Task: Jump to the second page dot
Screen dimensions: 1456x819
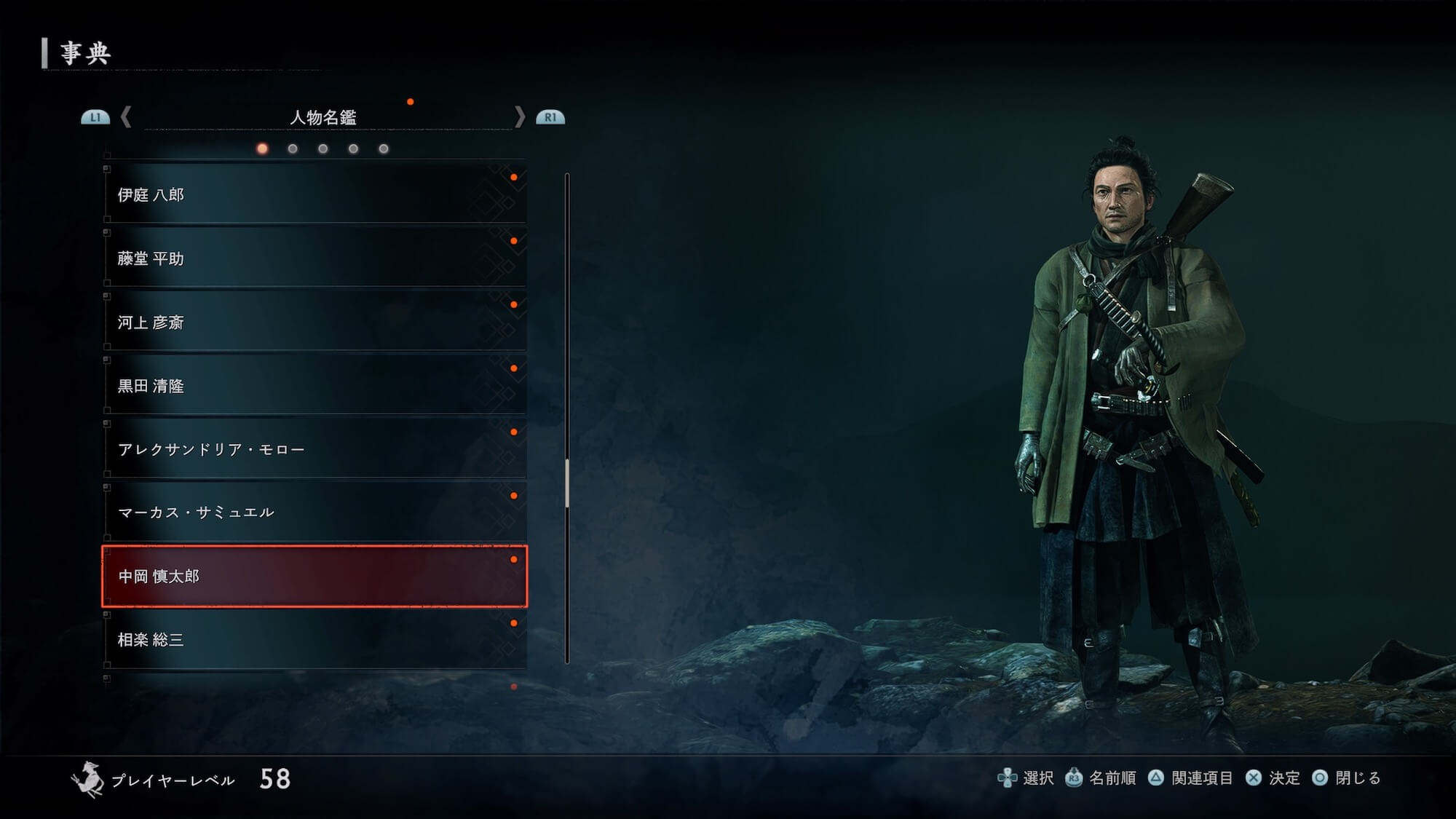Action: [x=293, y=149]
